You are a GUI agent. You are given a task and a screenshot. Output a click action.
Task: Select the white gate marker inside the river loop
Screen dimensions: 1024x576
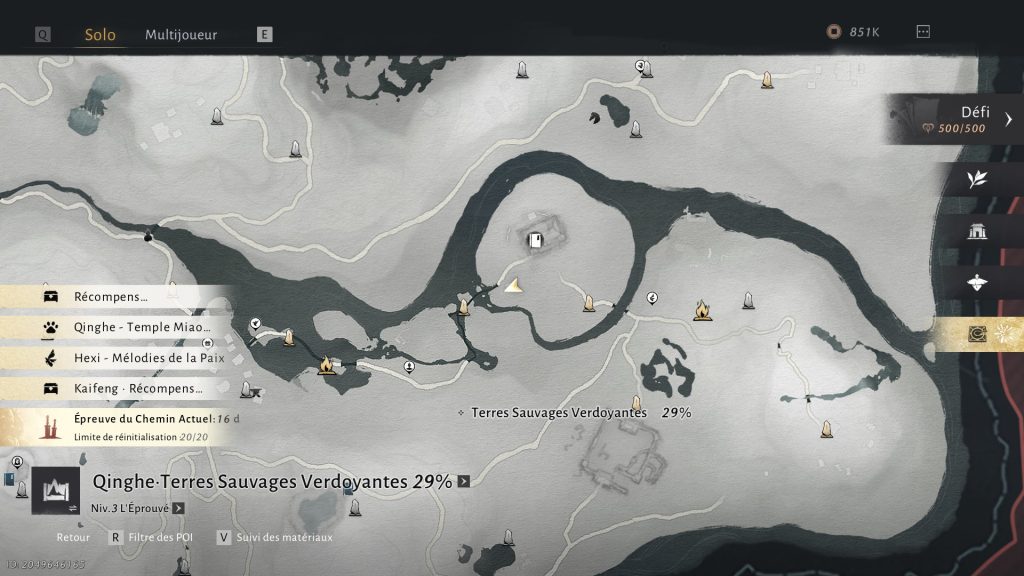[536, 240]
